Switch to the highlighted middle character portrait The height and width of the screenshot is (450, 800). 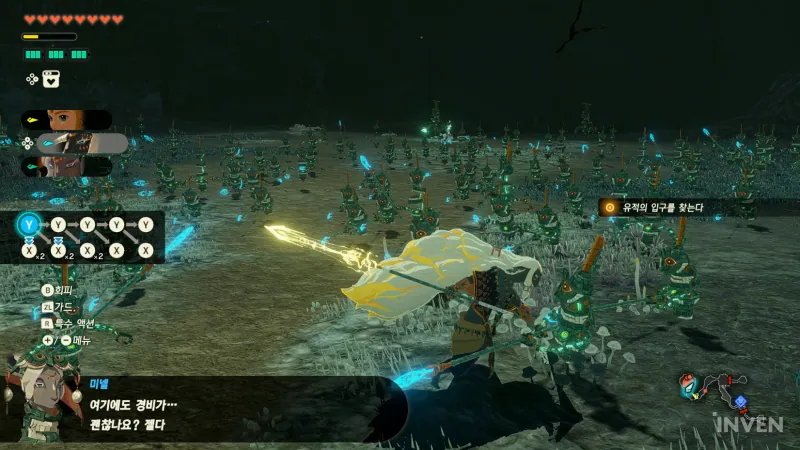point(78,143)
